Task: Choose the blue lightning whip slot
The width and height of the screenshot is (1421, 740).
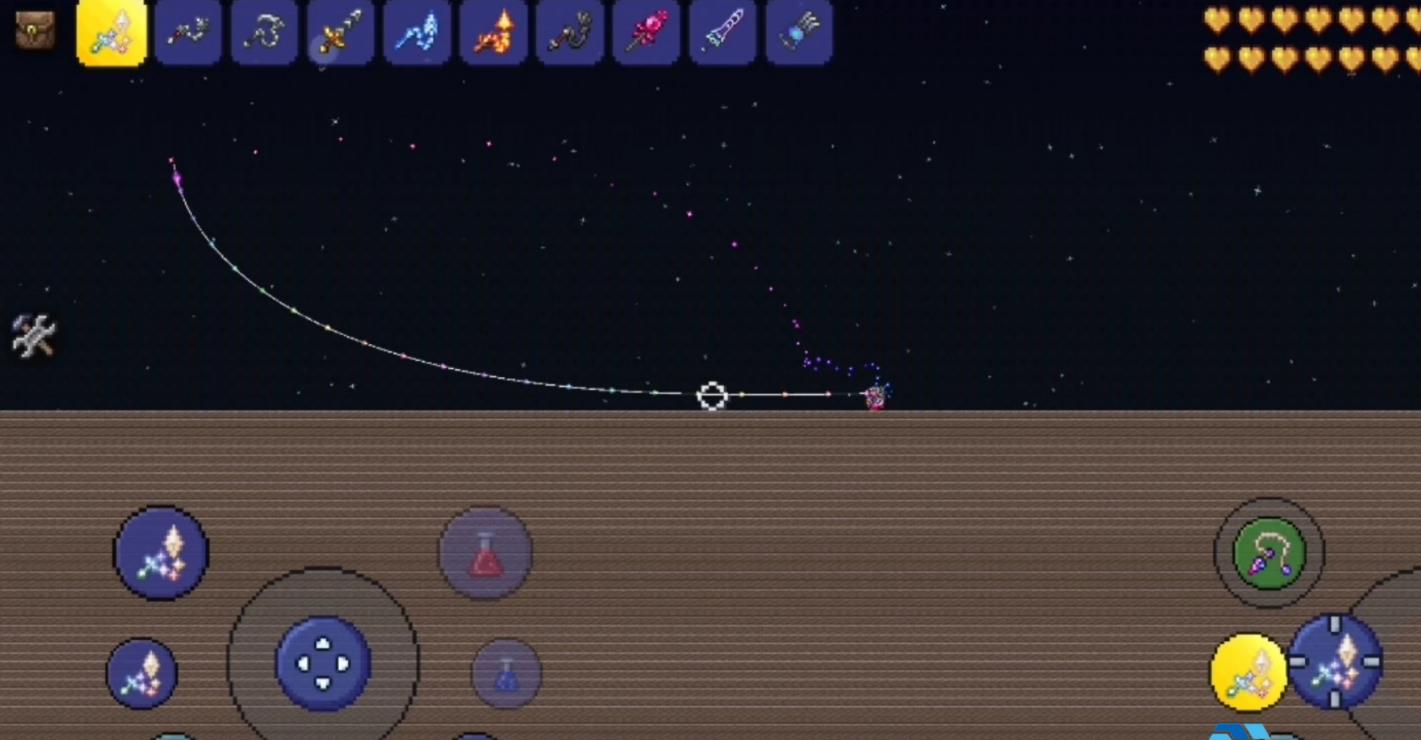Action: [x=417, y=32]
